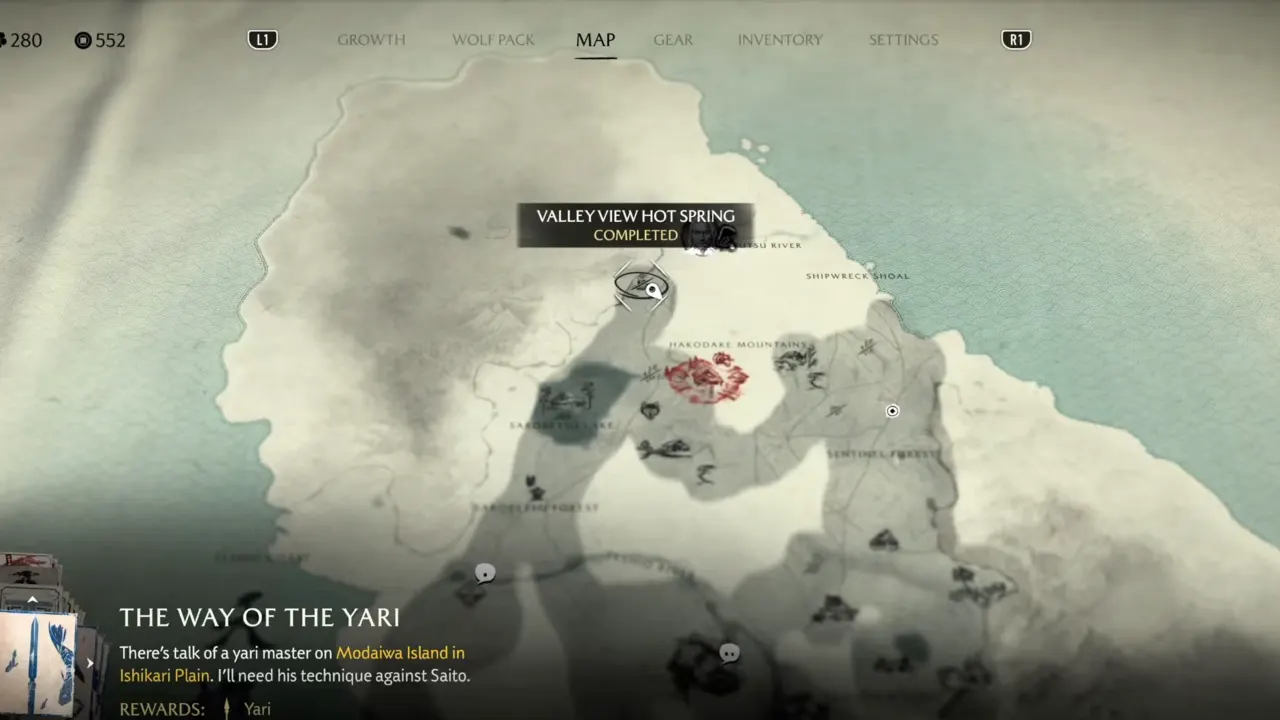Screen dimensions: 1280x720
Task: Open the Wolf Pack tab
Action: pyautogui.click(x=493, y=40)
